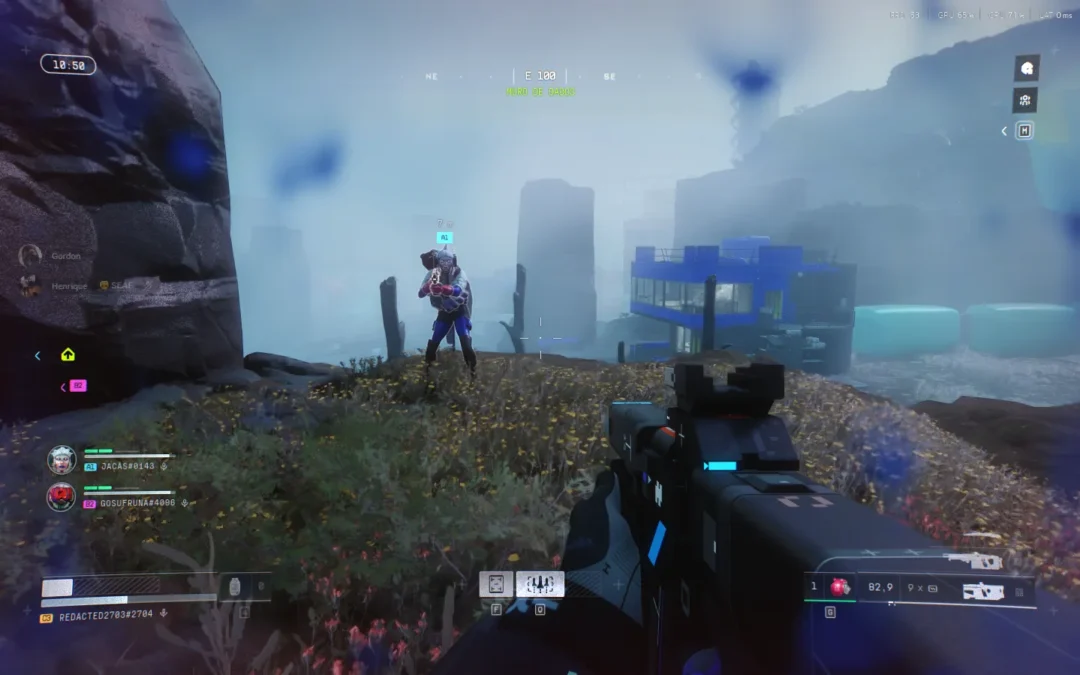Click the compass heading at the top
This screenshot has width=1080, height=675.
(540, 76)
